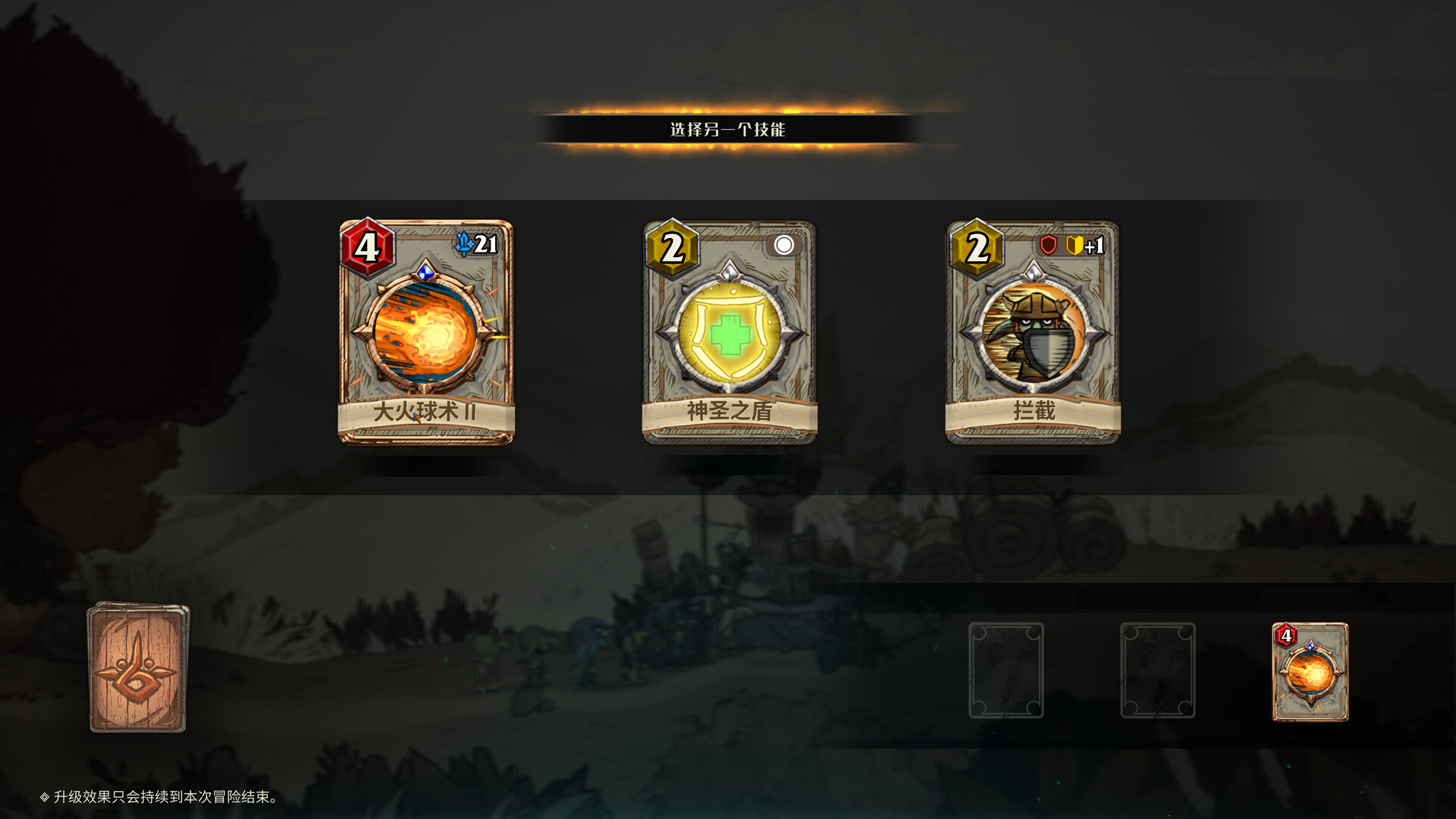Choose the 大火球术 II fireball card

(425, 332)
